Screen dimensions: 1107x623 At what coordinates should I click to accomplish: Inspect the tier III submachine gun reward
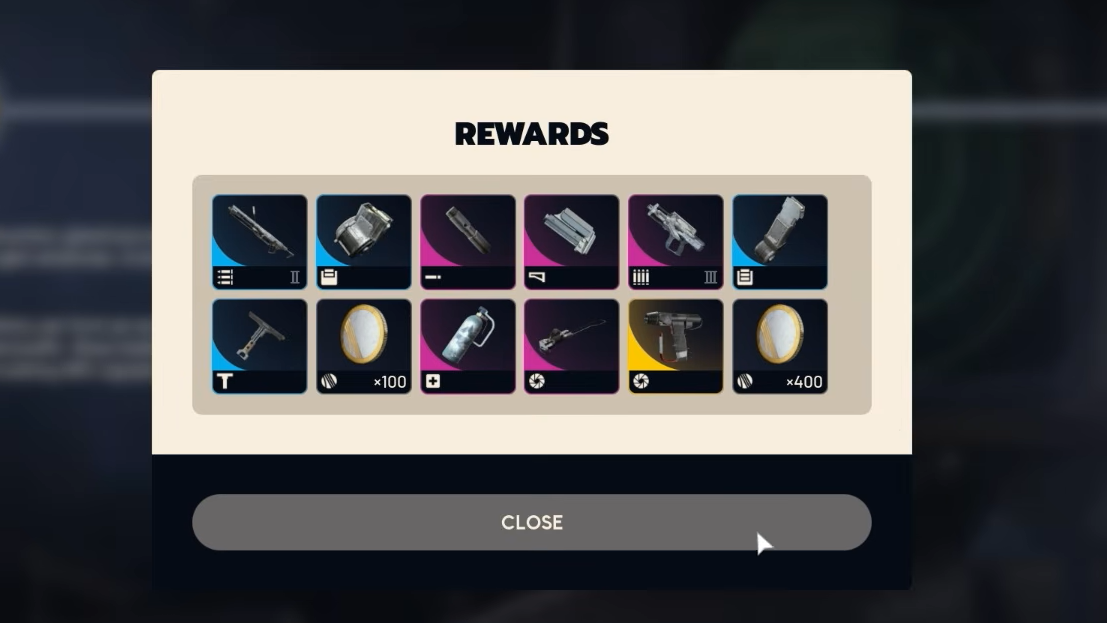(x=676, y=242)
